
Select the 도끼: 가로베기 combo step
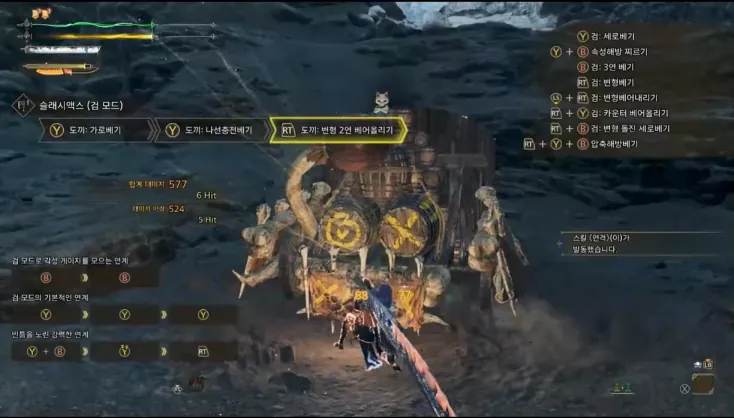(x=96, y=130)
